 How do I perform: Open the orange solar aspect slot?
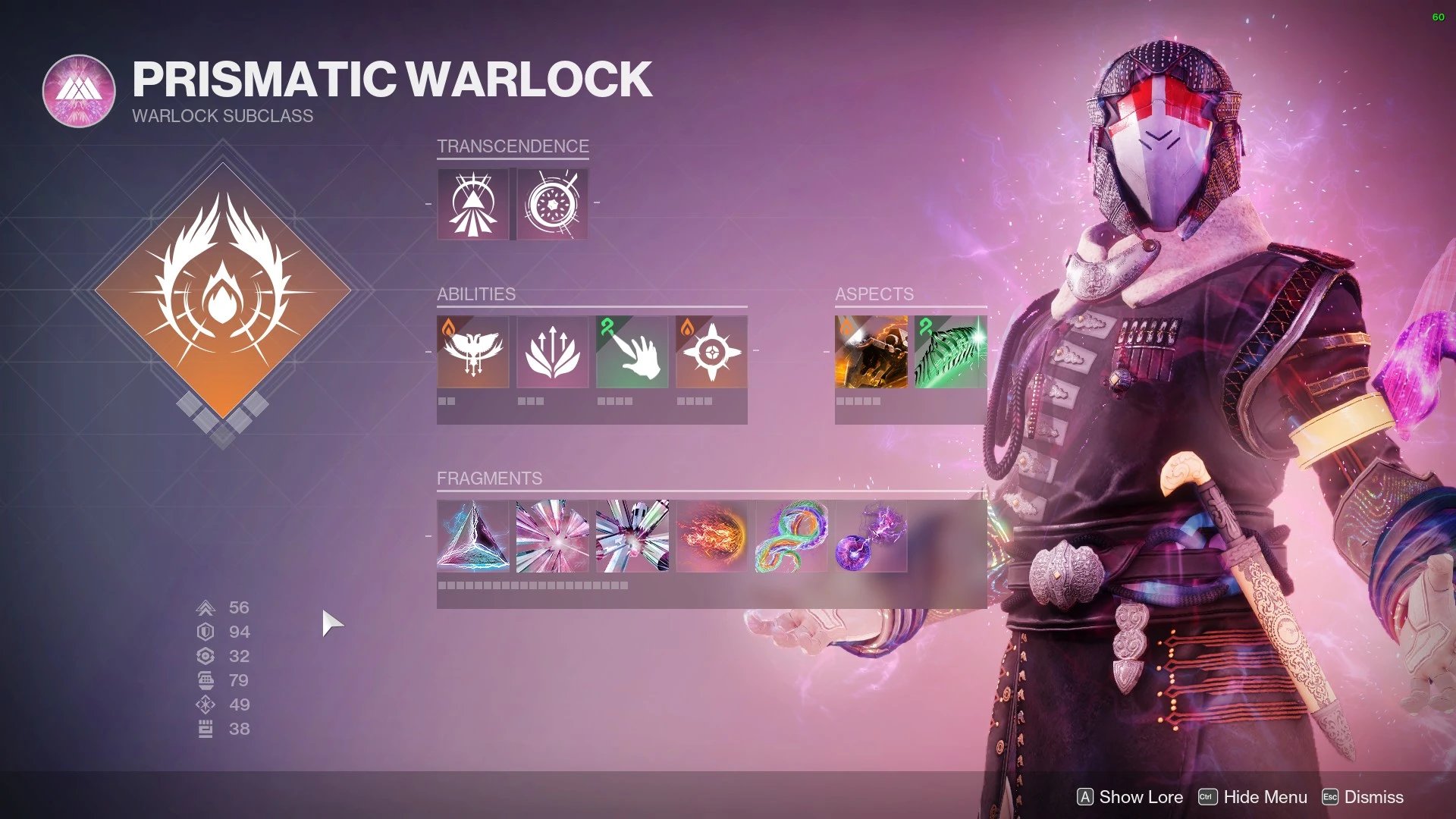point(871,352)
